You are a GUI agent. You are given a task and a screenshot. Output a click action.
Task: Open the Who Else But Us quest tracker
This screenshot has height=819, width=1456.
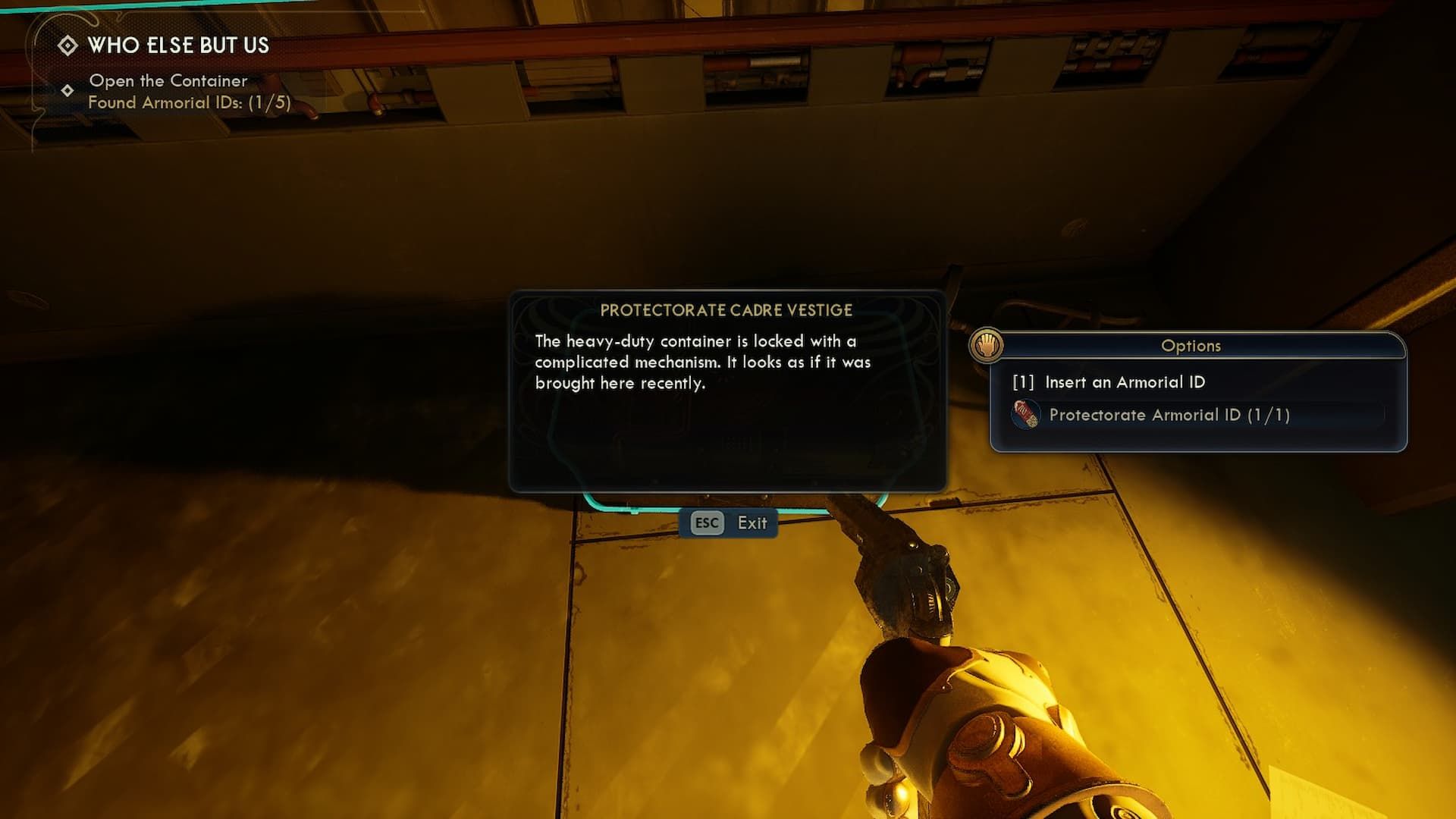tap(177, 45)
